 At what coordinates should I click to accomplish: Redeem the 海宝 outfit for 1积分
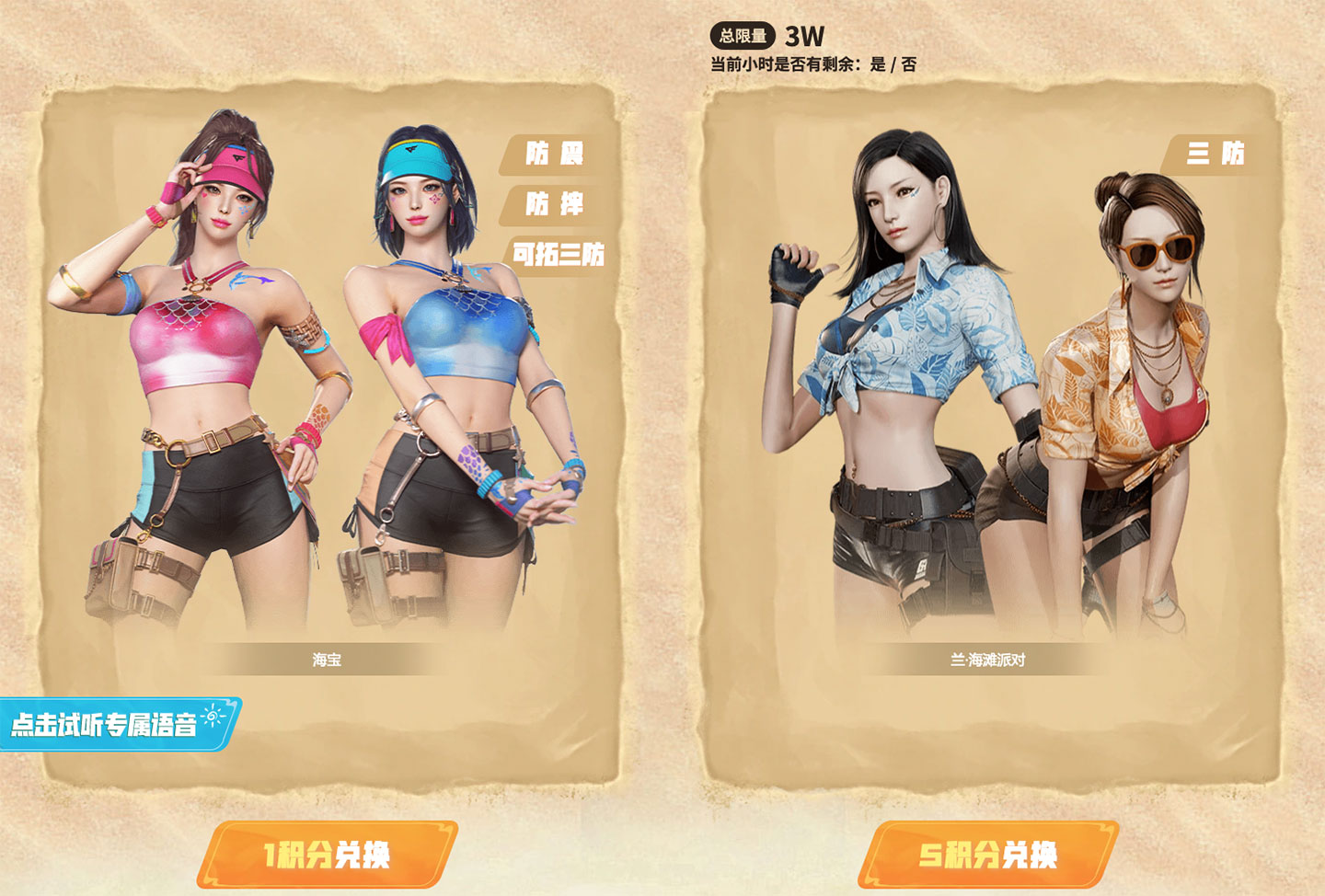coord(327,855)
